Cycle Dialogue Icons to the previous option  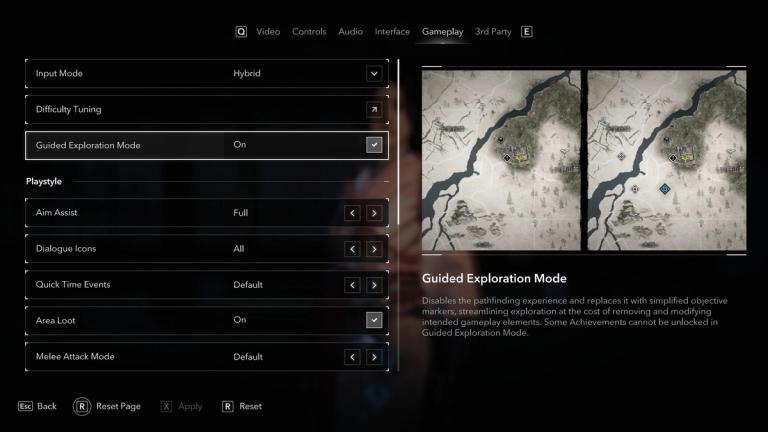click(x=352, y=249)
